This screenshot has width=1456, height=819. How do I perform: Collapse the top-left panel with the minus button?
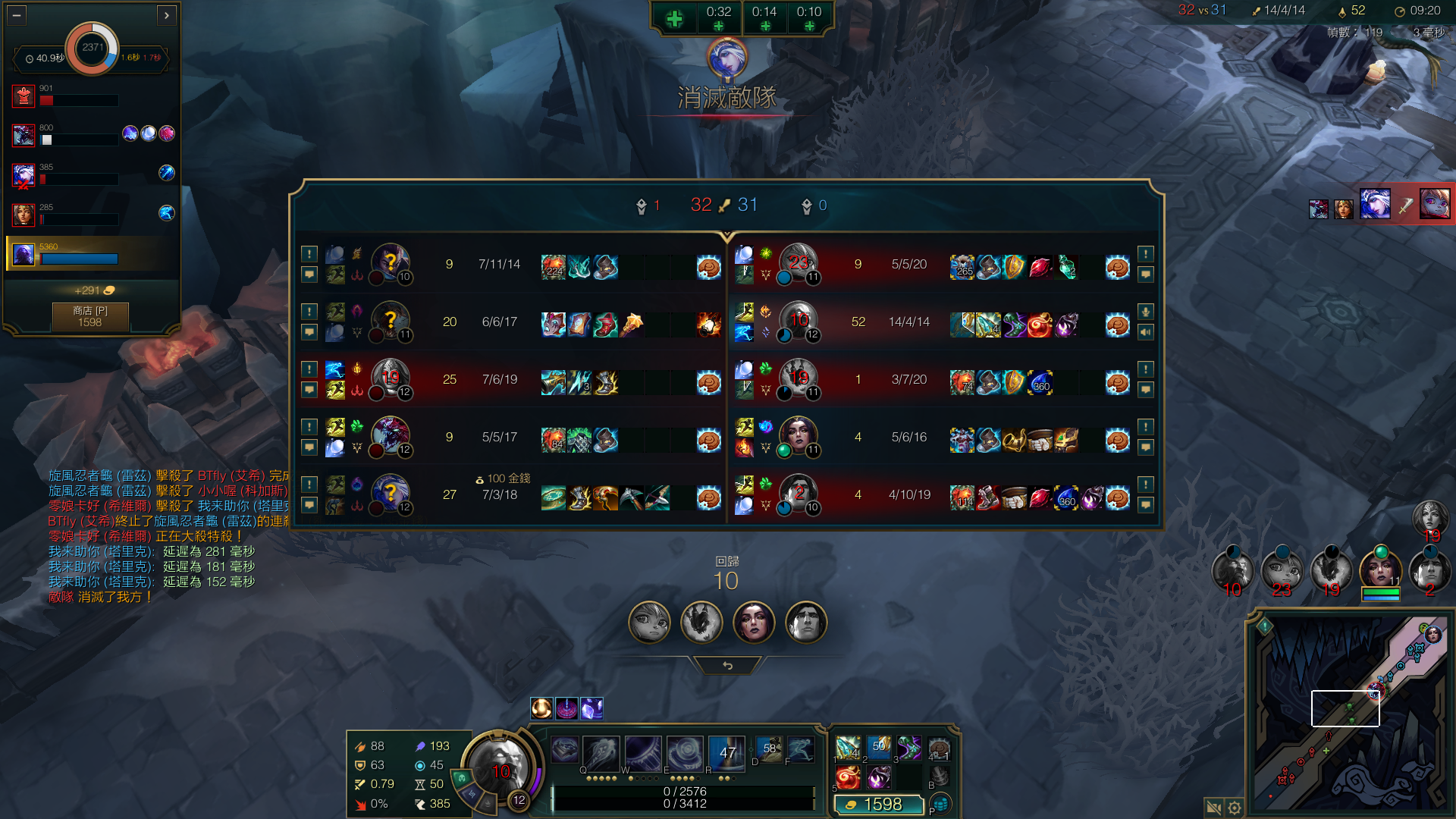coord(17,14)
